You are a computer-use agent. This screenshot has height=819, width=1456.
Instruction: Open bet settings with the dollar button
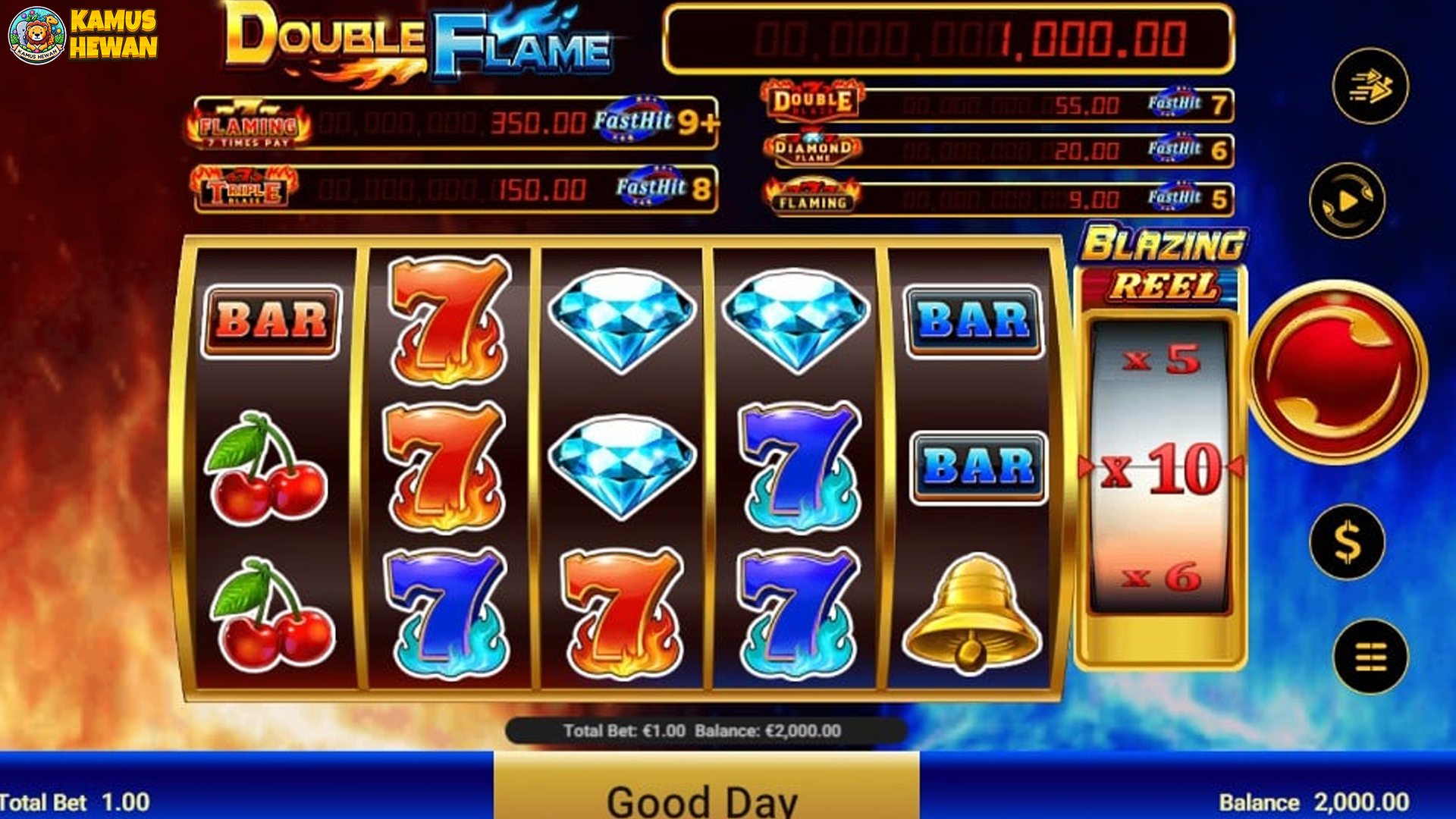(x=1347, y=542)
